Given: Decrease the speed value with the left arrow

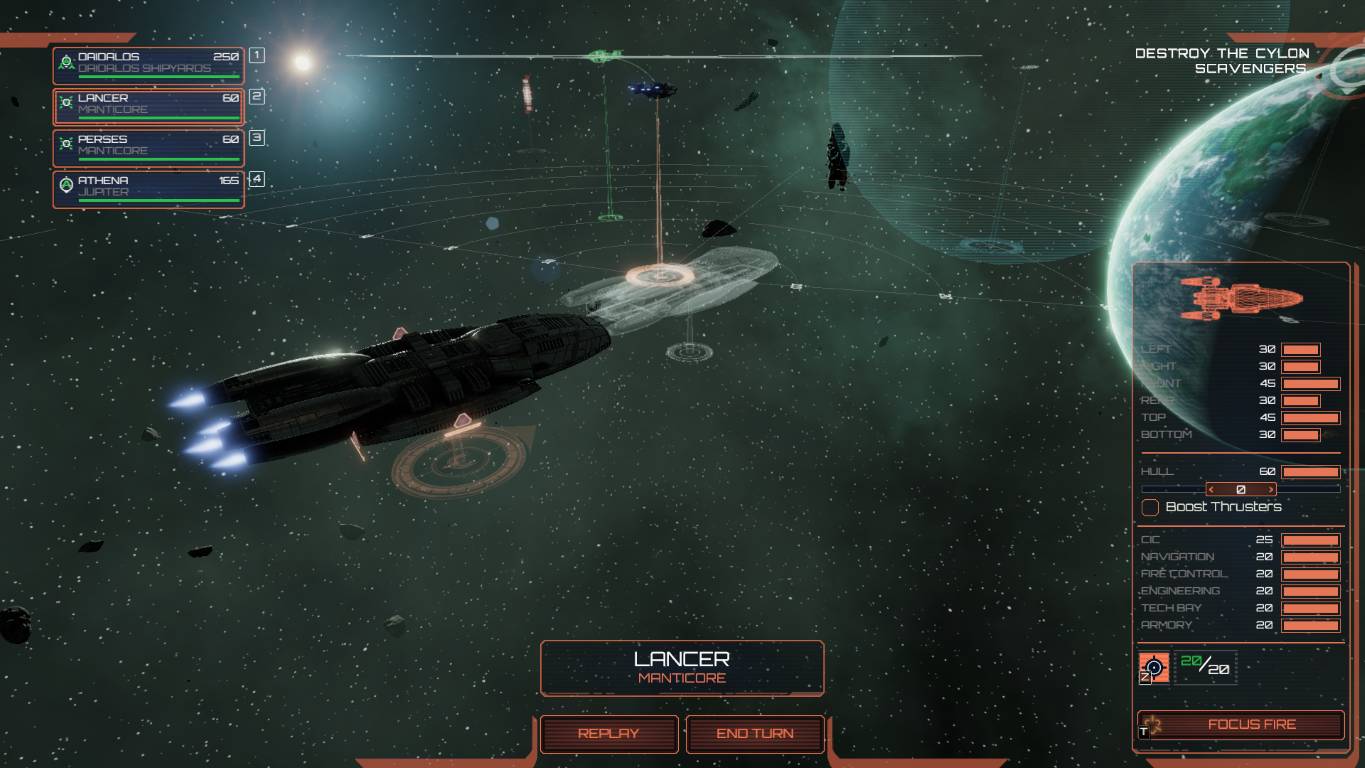Looking at the screenshot, I should [x=1211, y=490].
